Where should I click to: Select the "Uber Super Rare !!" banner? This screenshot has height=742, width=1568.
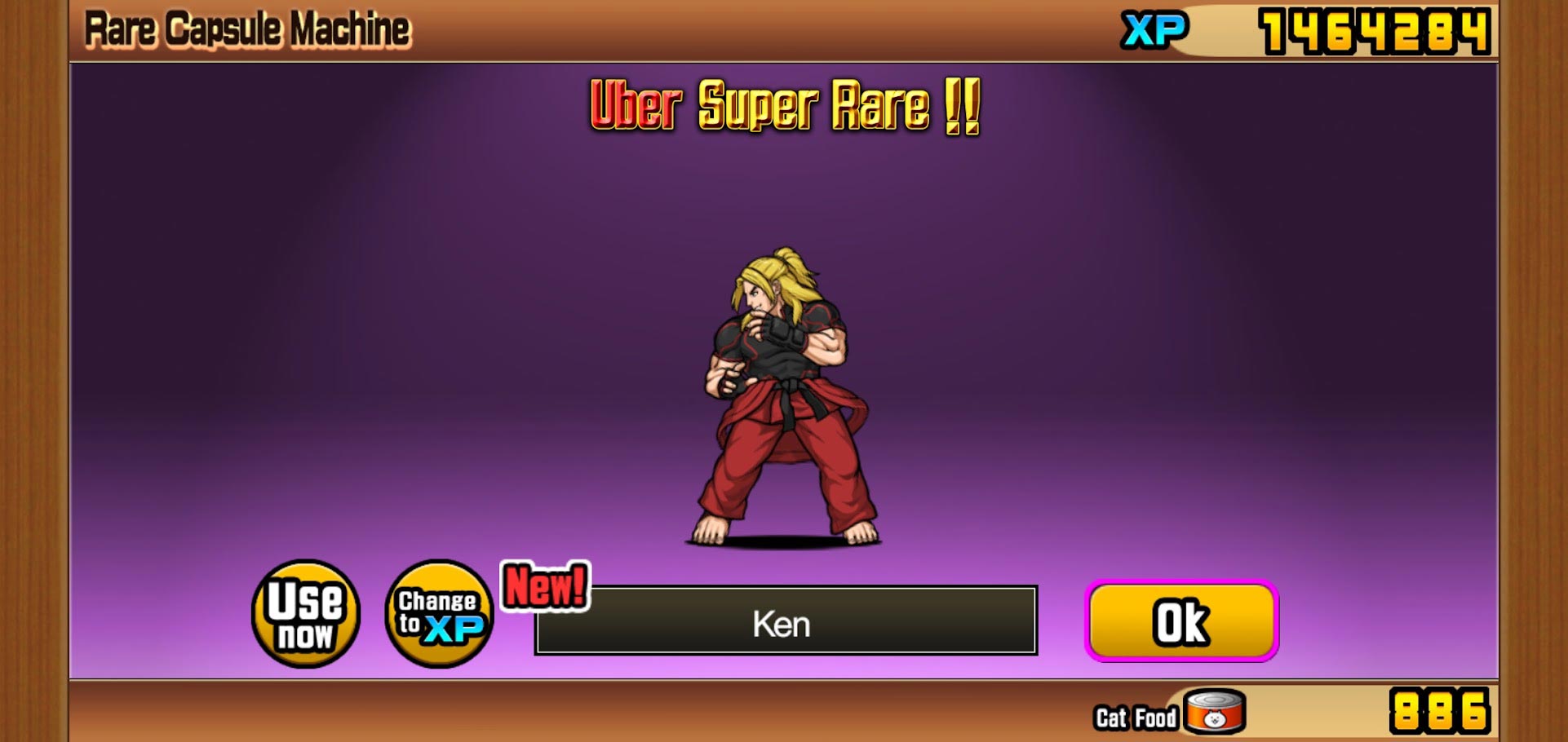coord(783,106)
